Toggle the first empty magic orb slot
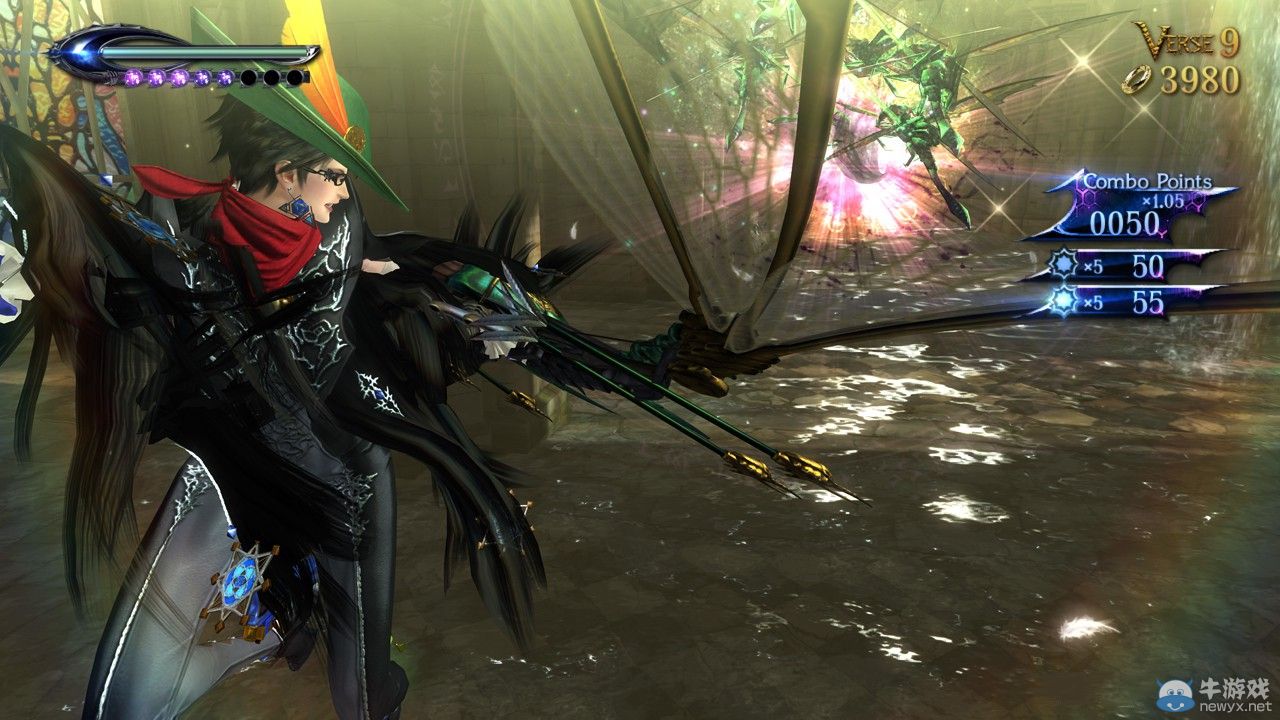Screen dimensions: 1280x720 pyautogui.click(x=250, y=77)
